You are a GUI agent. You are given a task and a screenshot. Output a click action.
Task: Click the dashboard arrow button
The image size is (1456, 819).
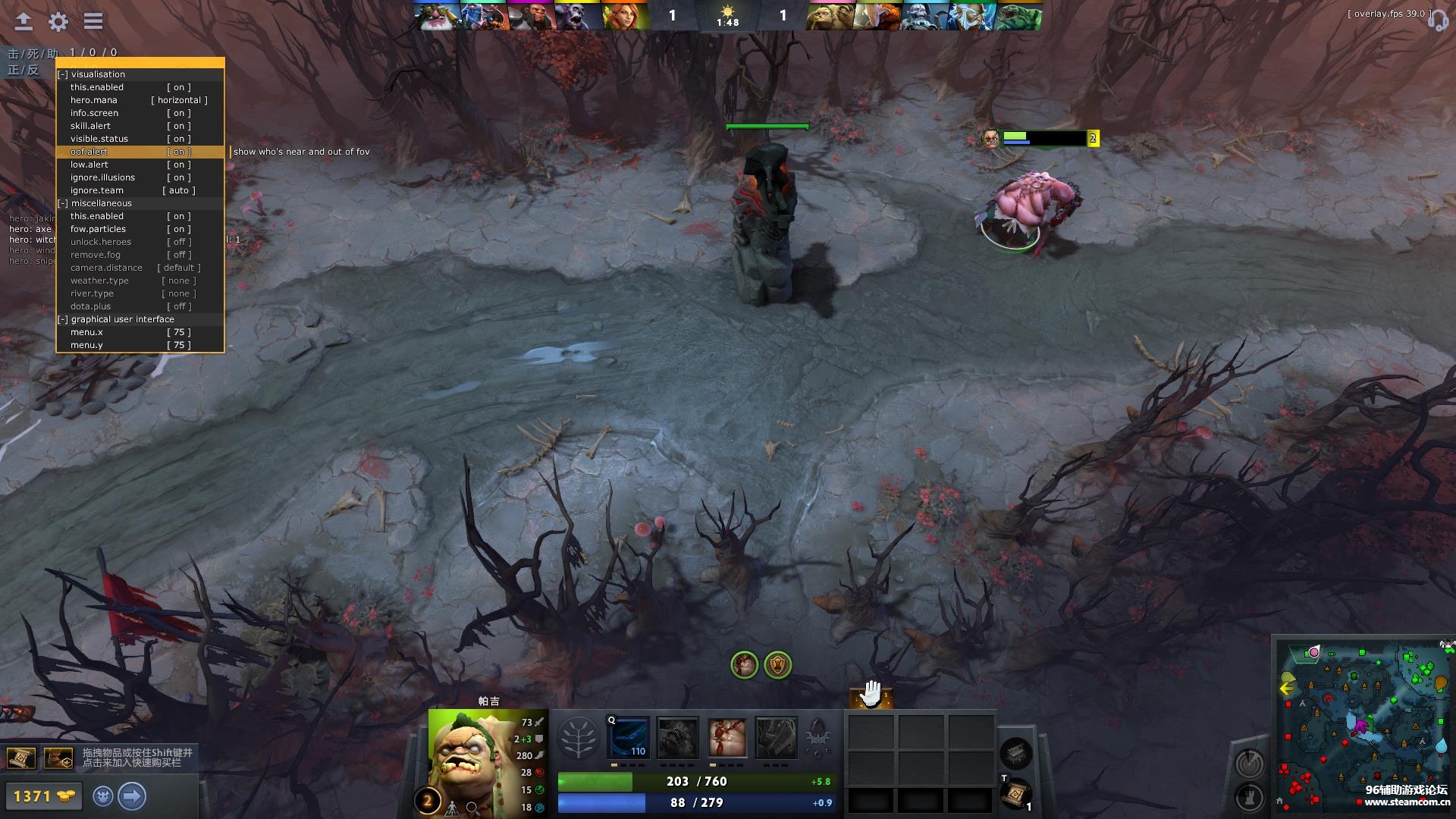click(x=24, y=22)
